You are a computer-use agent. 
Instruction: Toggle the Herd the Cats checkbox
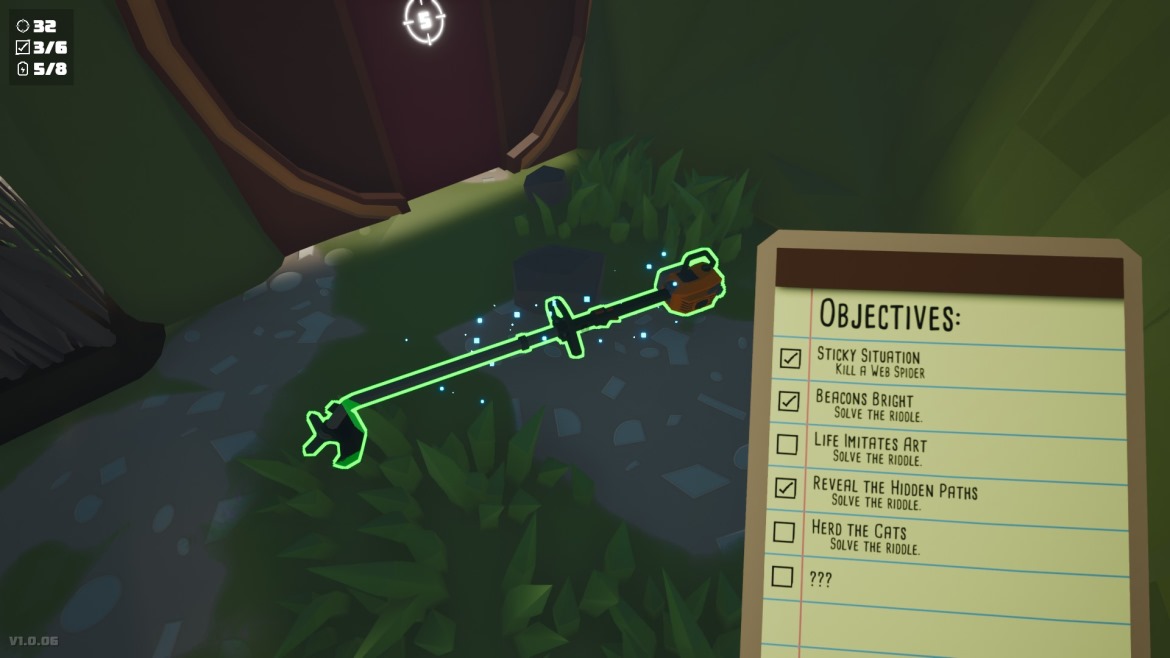[784, 531]
